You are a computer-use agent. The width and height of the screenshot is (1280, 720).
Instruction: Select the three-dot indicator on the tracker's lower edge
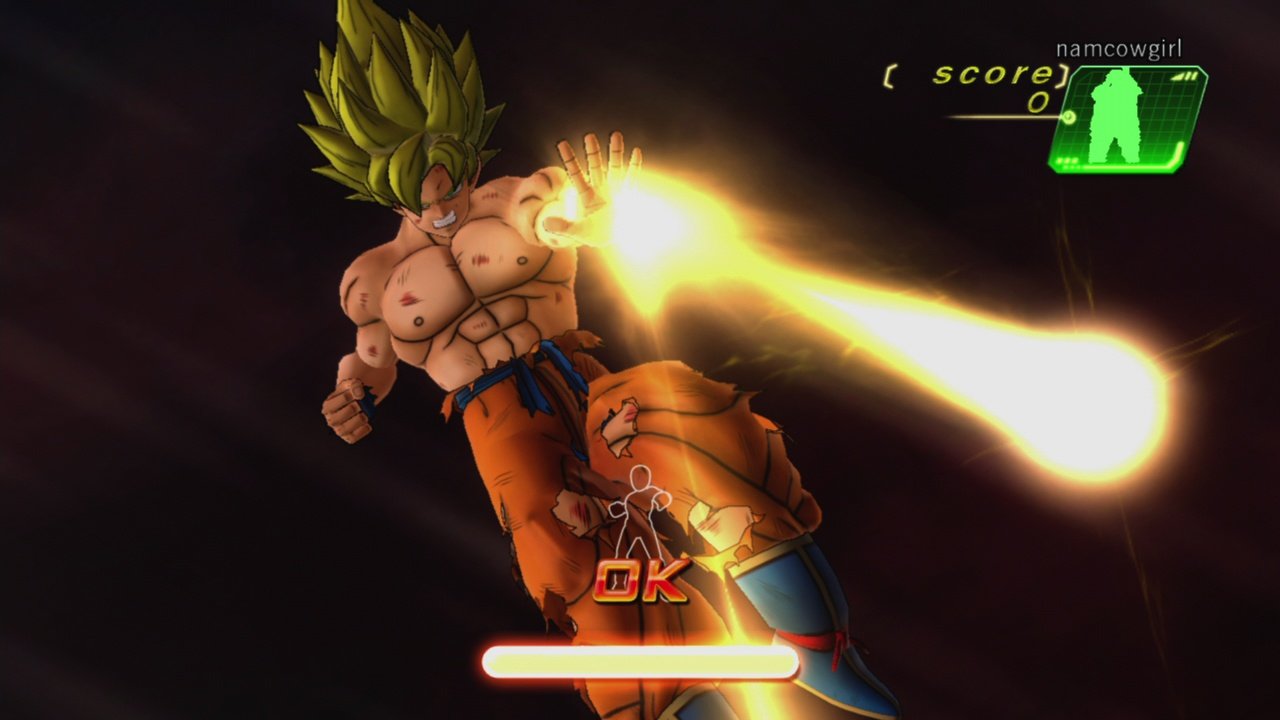1067,161
